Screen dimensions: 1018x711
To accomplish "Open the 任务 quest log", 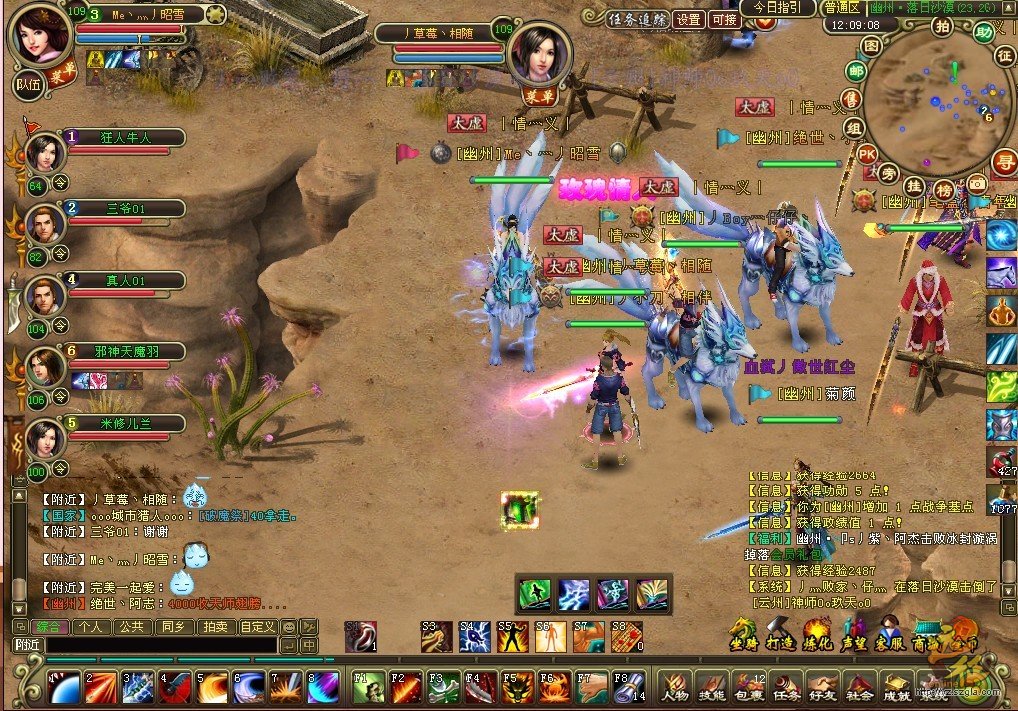I will (785, 688).
